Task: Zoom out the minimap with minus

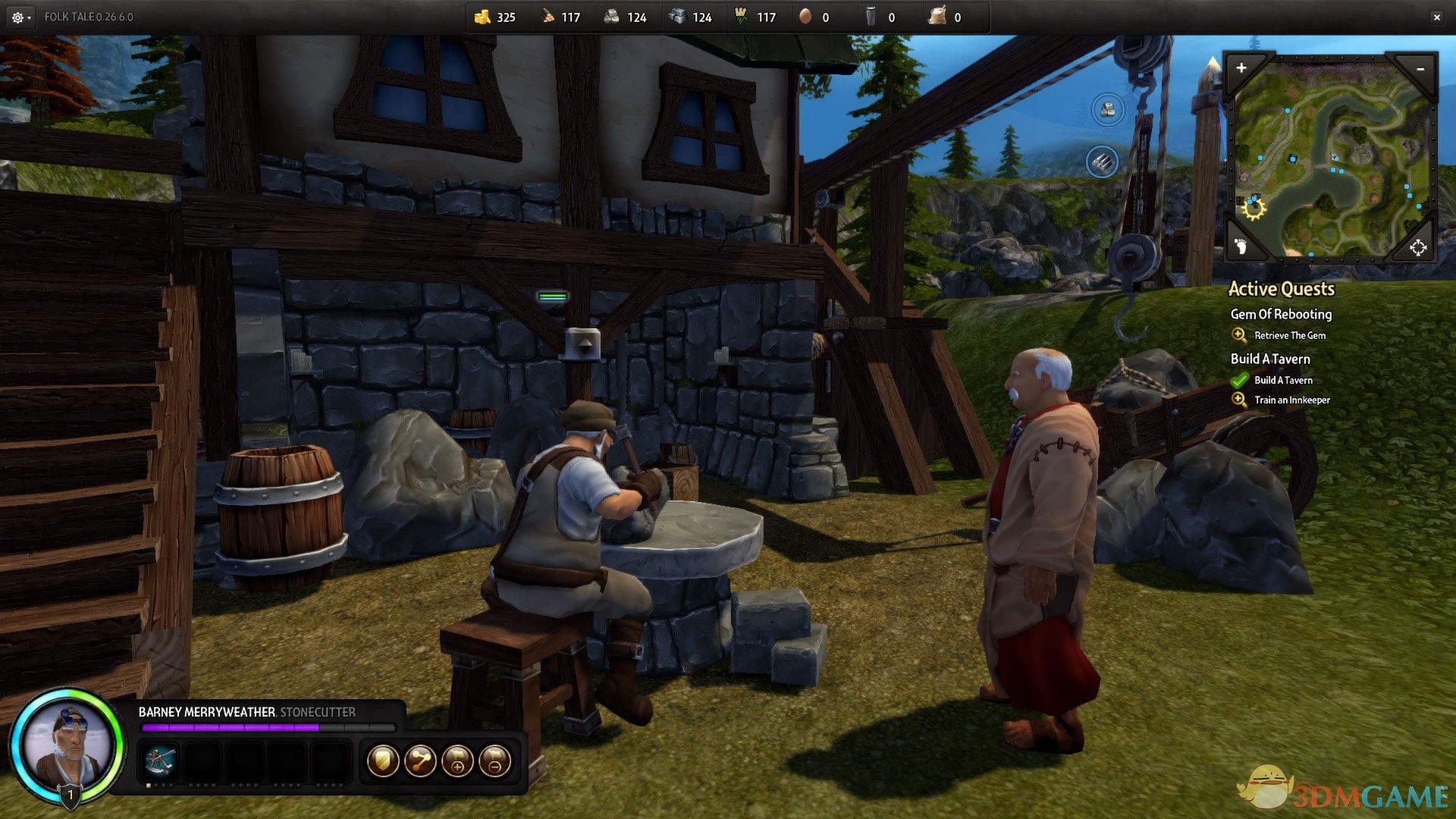Action: click(x=1420, y=69)
